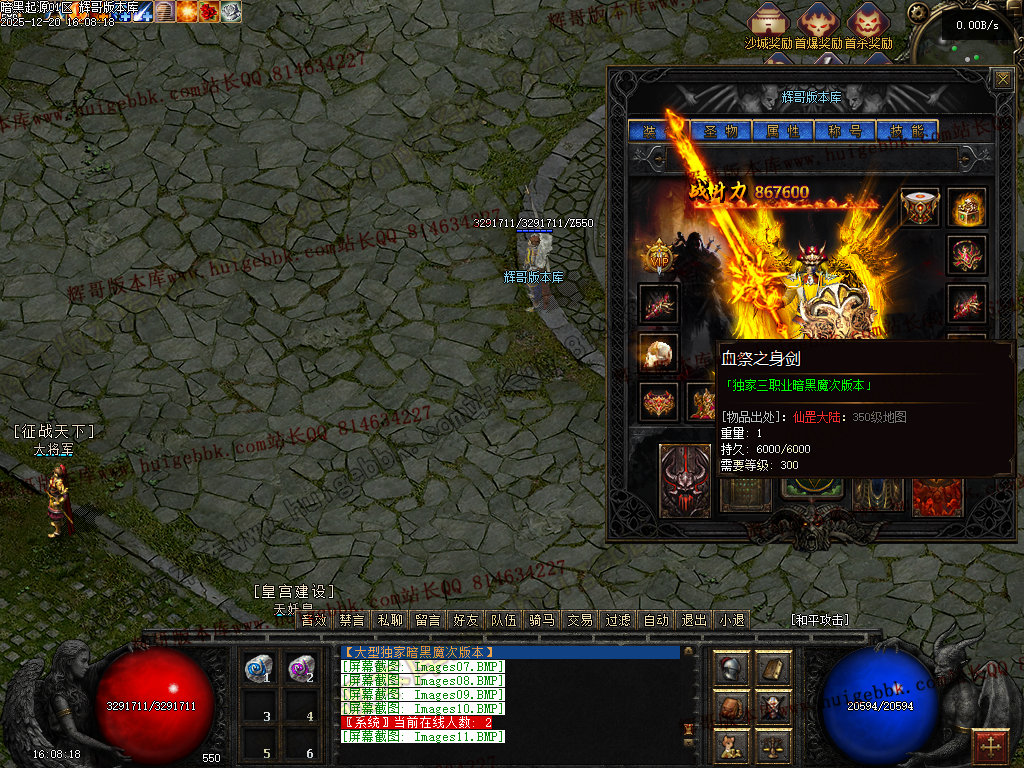Toggle the 音效 sound effects button
The width and height of the screenshot is (1024, 768).
coord(314,620)
